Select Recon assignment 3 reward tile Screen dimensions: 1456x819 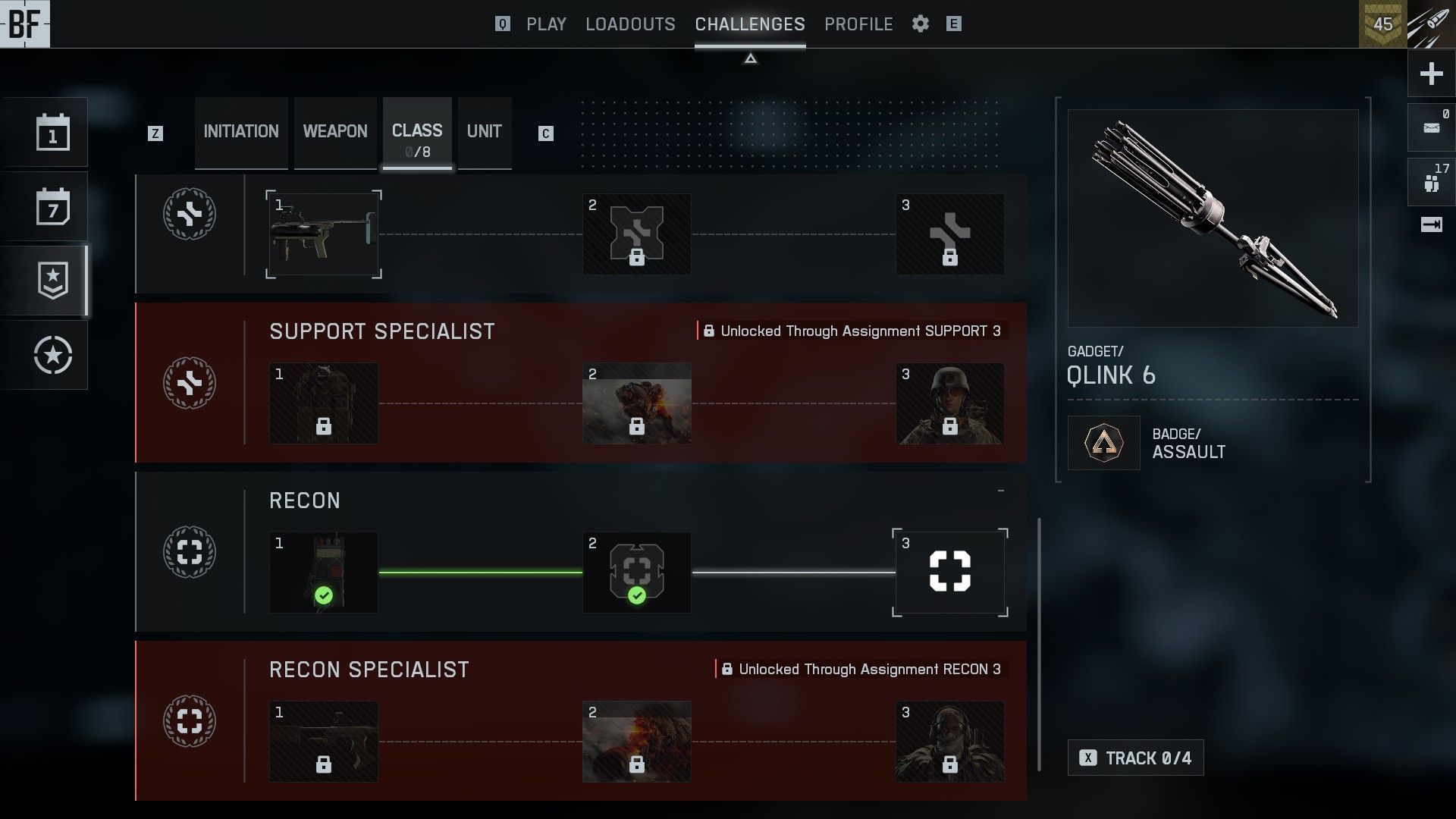click(x=949, y=573)
